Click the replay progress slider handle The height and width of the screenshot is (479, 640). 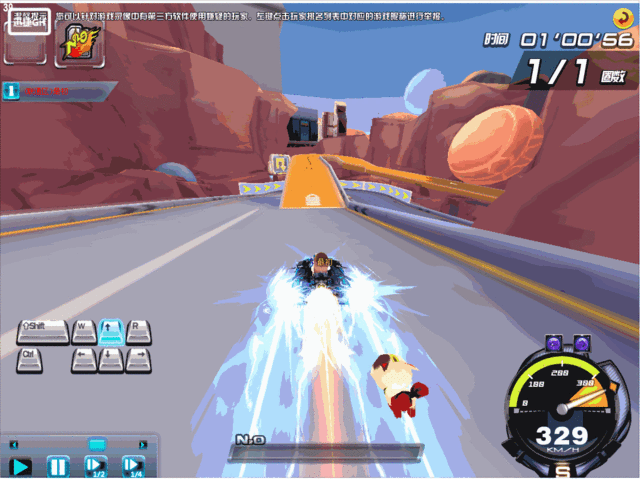(x=96, y=444)
